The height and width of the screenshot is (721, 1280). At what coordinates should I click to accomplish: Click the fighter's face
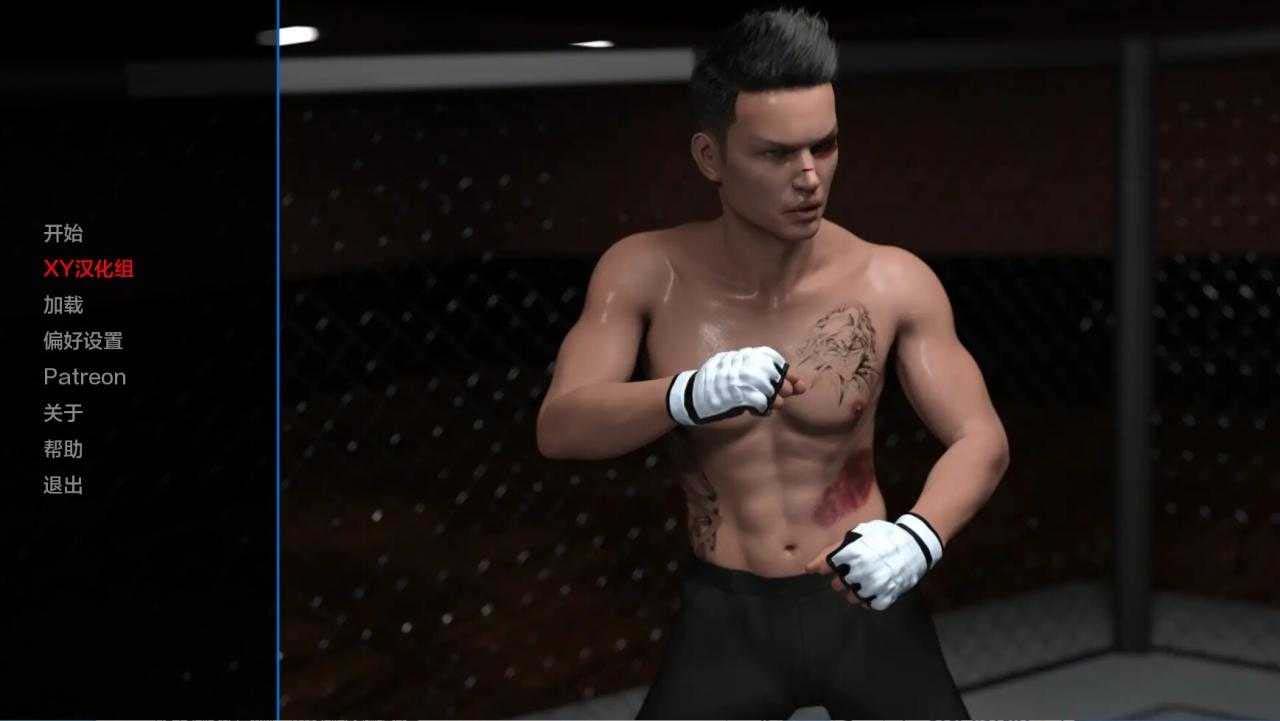788,170
